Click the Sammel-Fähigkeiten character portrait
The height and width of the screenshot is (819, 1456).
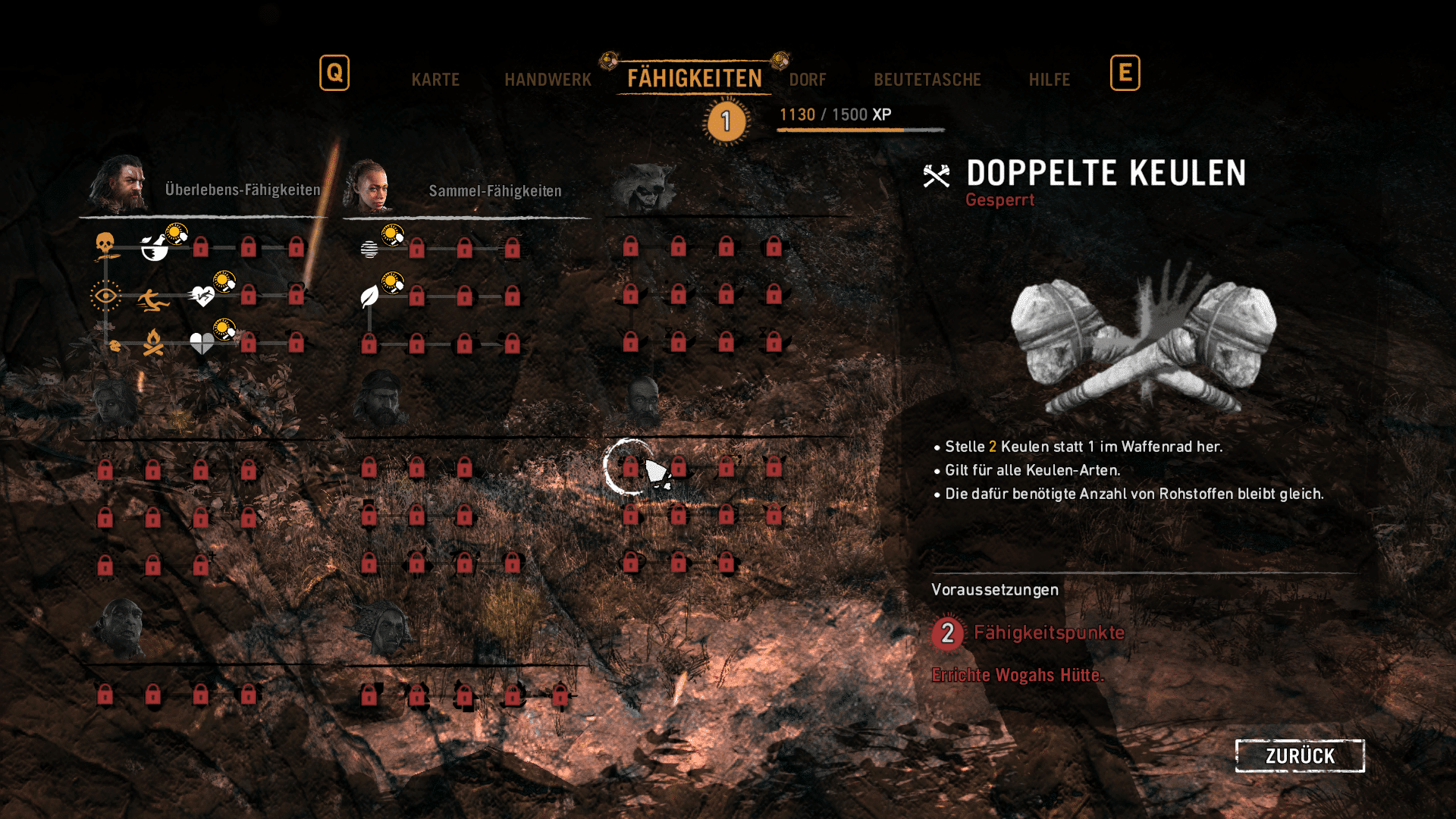(x=369, y=187)
